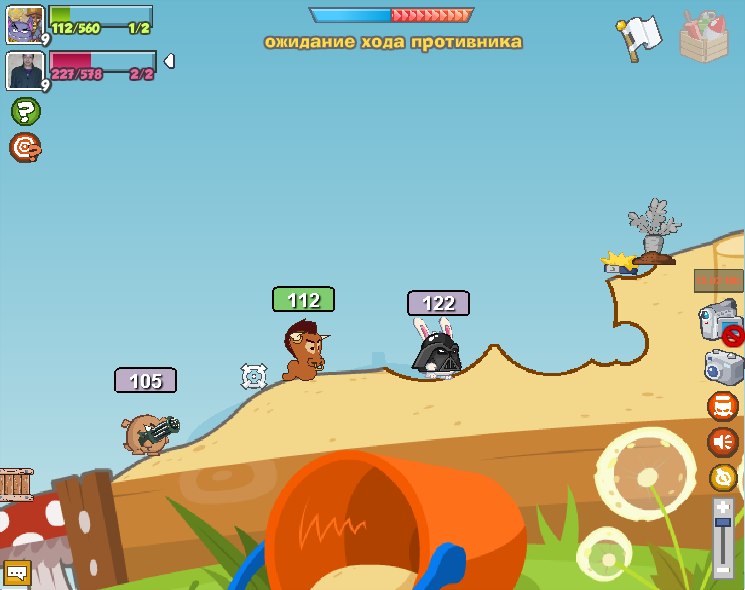
Task: Toggle the video camera recording icon
Action: tap(720, 323)
